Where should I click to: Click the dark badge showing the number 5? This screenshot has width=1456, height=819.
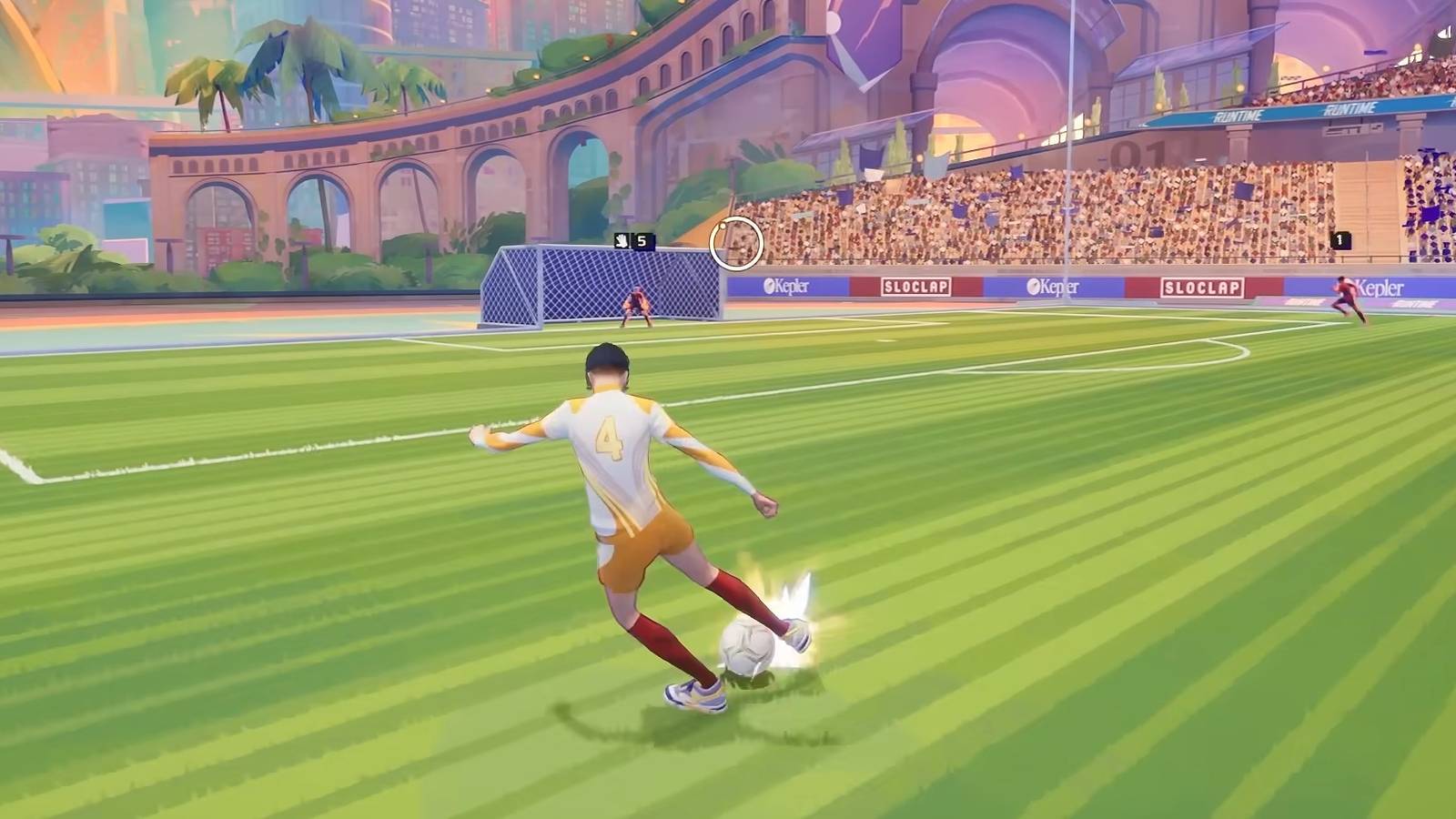click(643, 240)
